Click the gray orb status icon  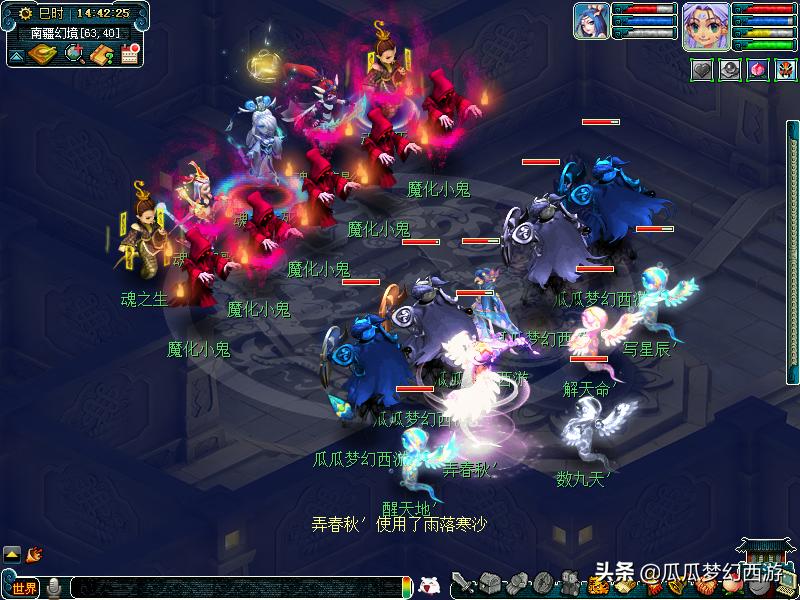pos(731,70)
